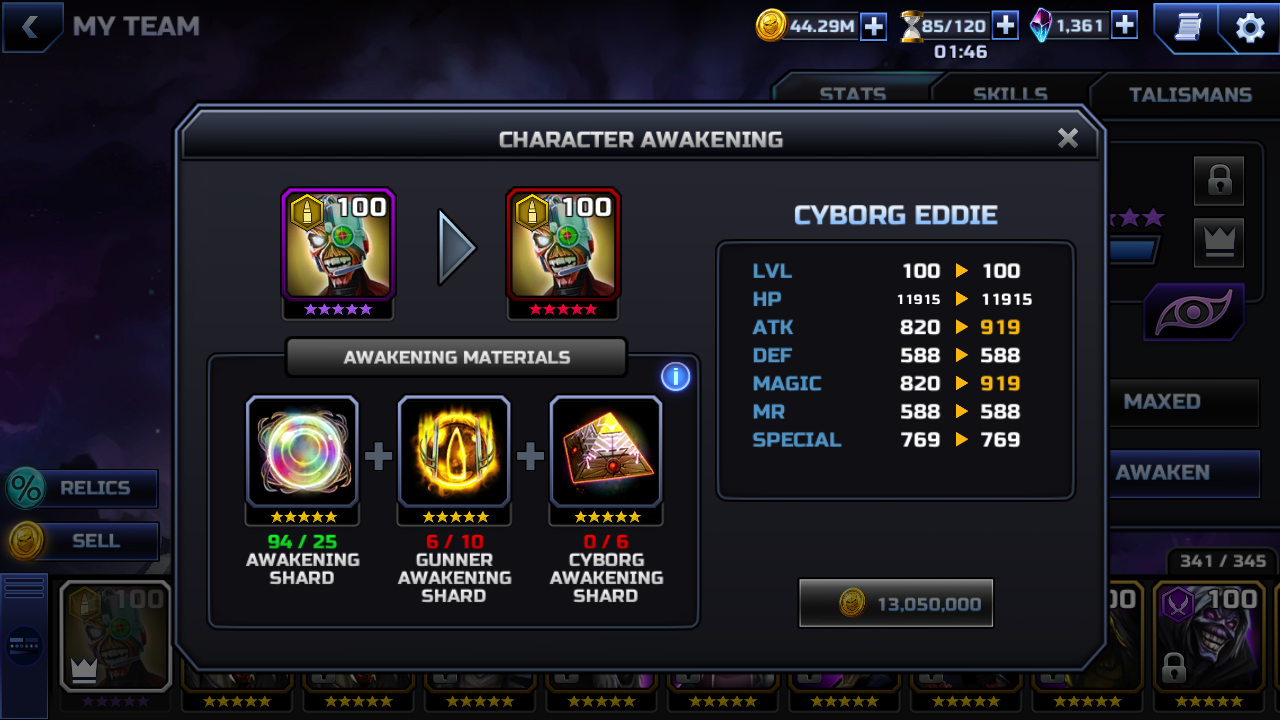Screen dimensions: 1280x720
Task: Tap the Sell button
Action: pos(84,541)
